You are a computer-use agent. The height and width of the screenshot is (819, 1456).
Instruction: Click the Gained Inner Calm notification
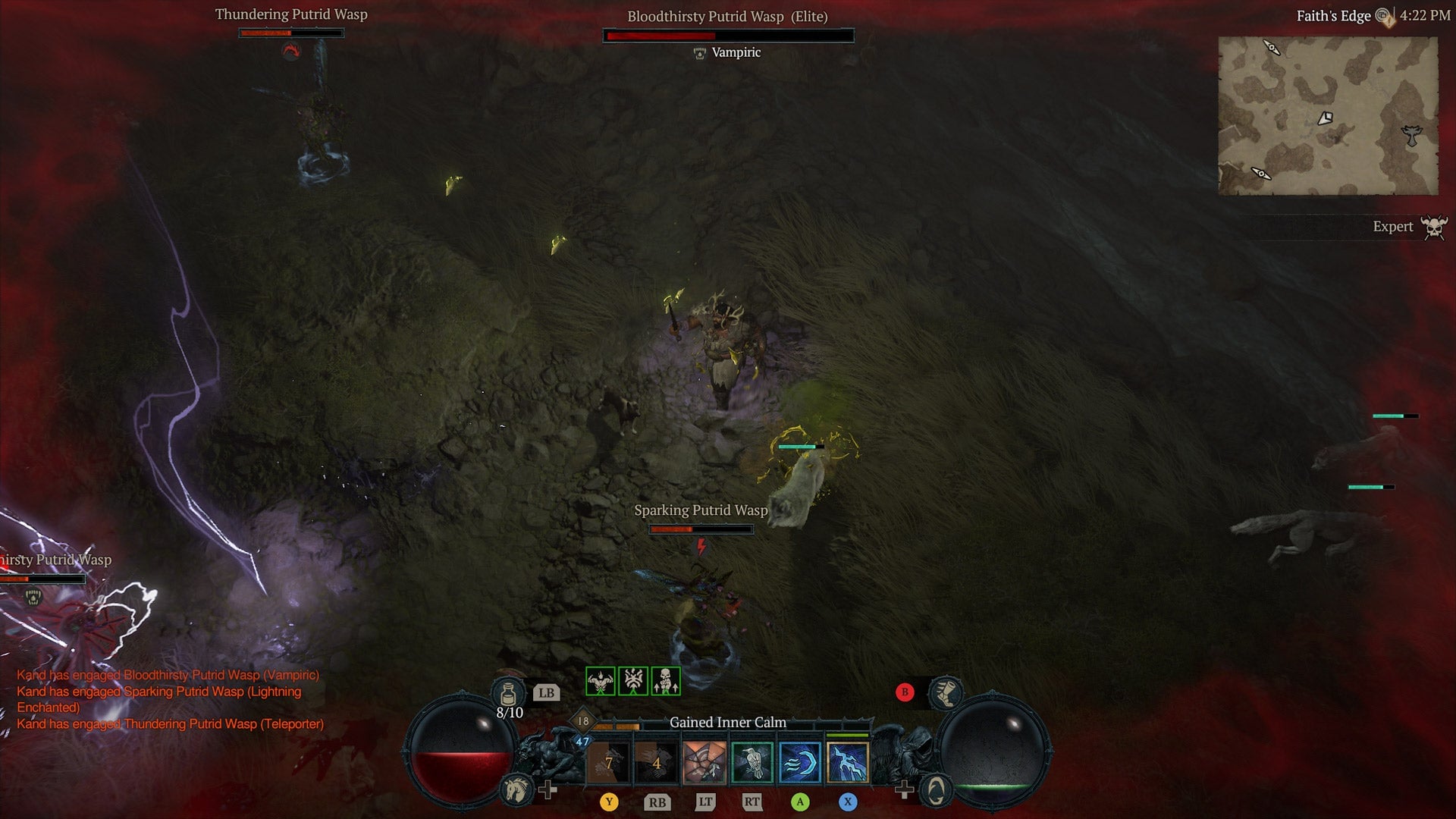click(726, 723)
